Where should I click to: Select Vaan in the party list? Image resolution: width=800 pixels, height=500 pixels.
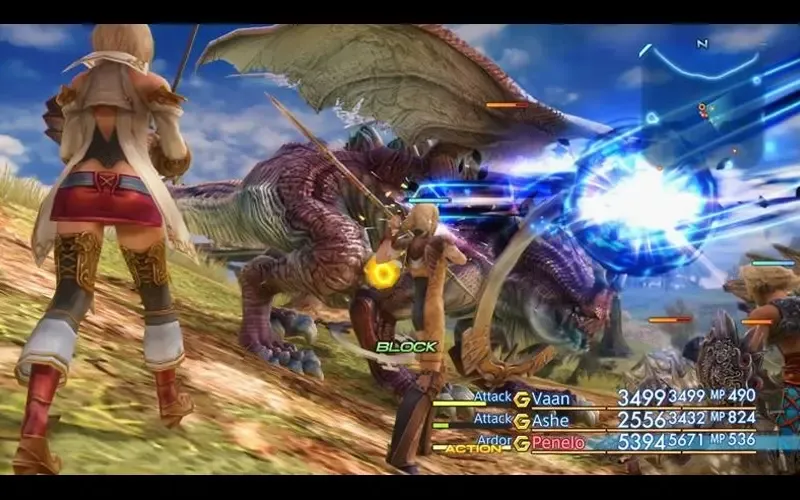click(551, 398)
